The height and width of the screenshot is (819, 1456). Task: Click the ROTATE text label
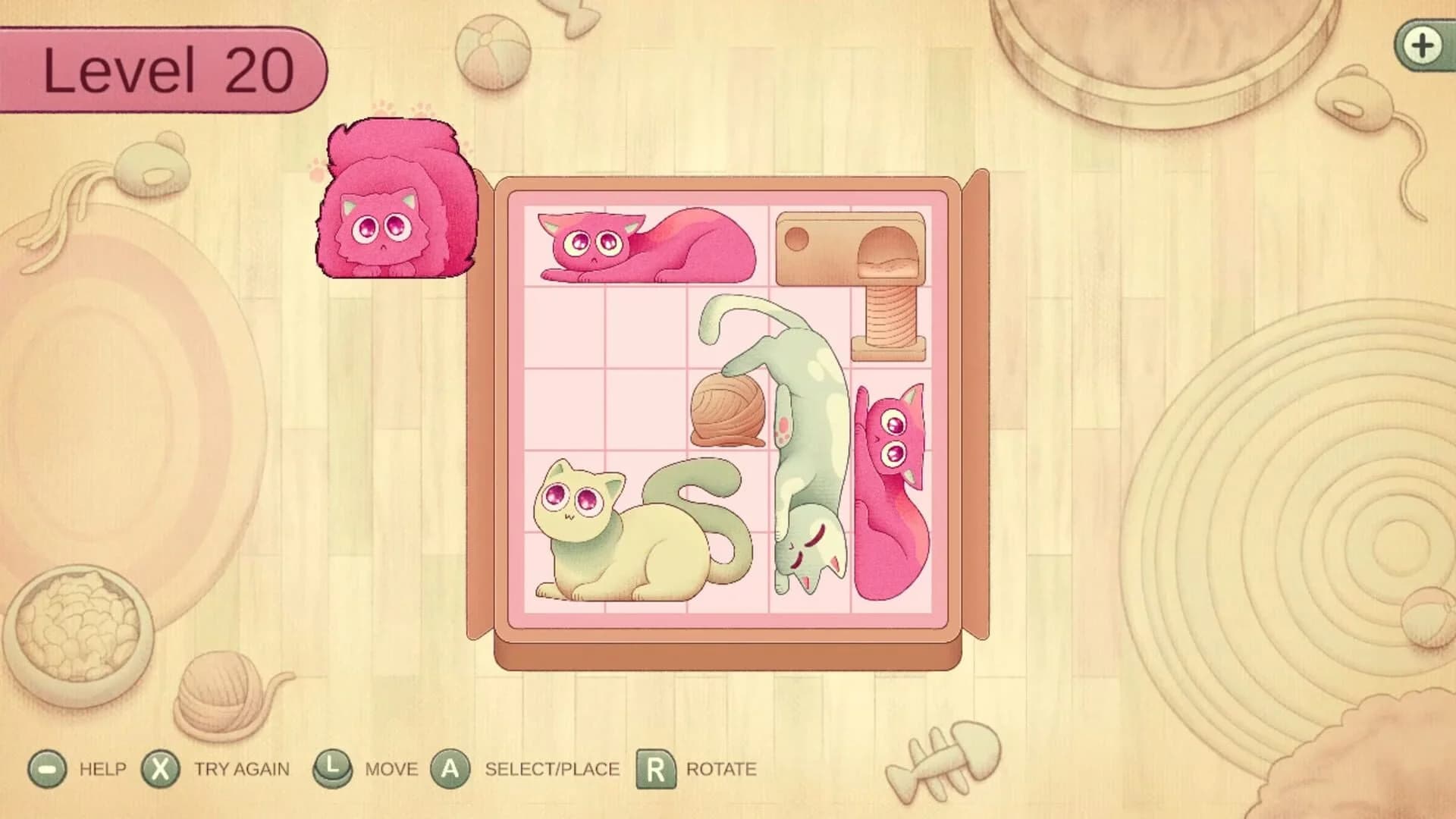pos(720,768)
